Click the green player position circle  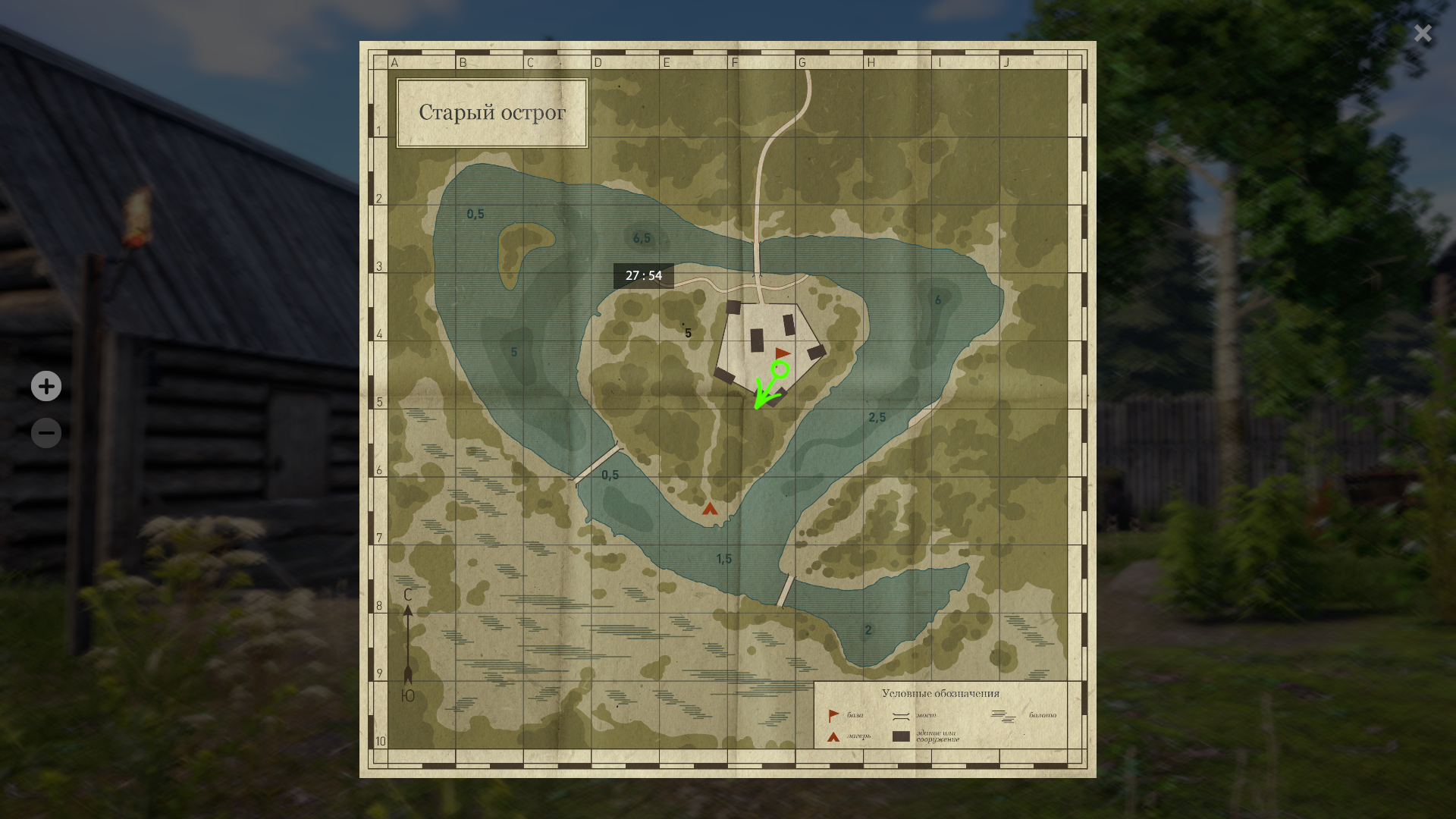(780, 370)
